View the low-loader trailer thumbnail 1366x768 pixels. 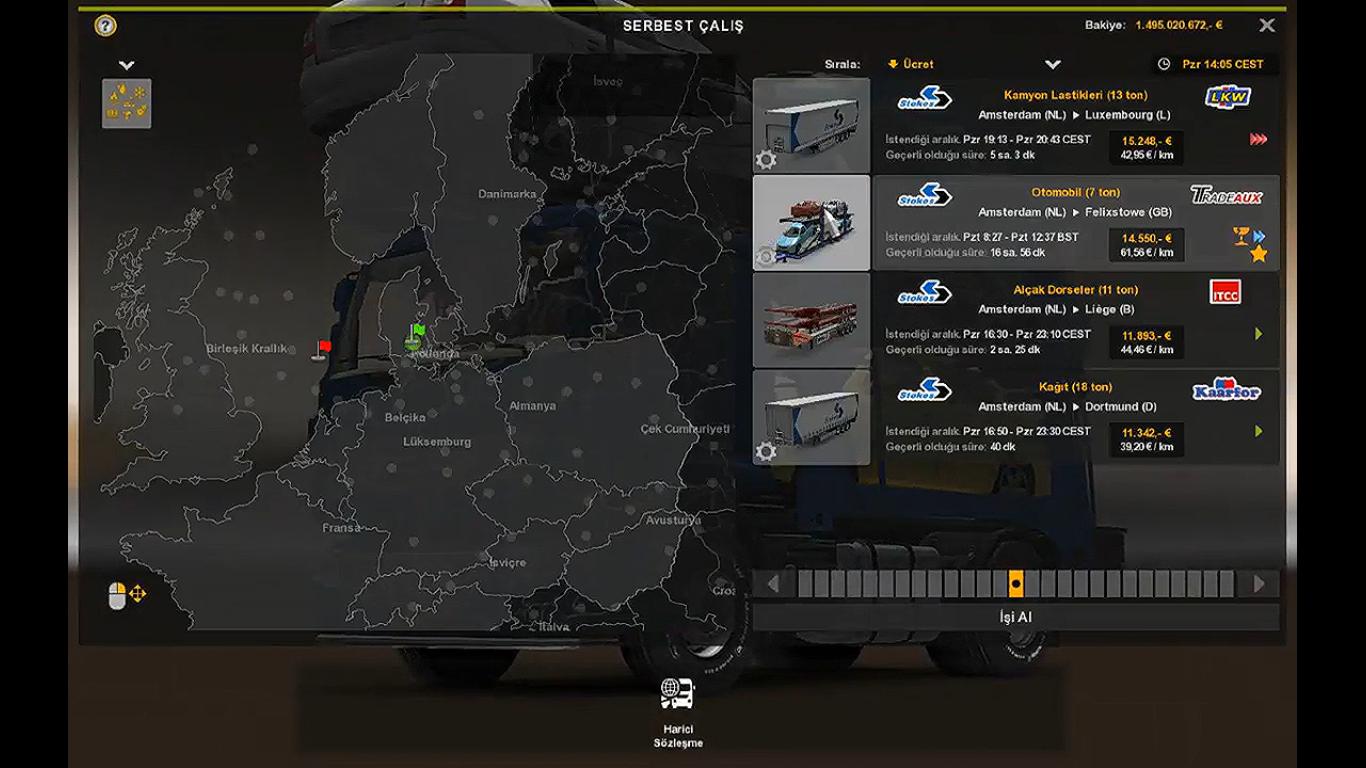click(811, 320)
